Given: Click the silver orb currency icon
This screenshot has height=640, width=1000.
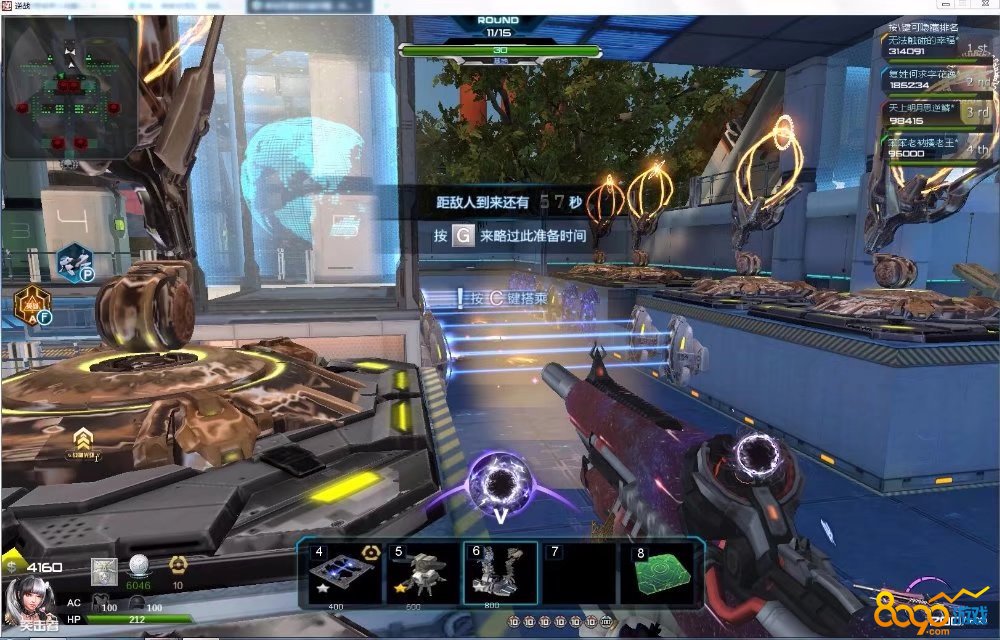Looking at the screenshot, I should tap(139, 566).
